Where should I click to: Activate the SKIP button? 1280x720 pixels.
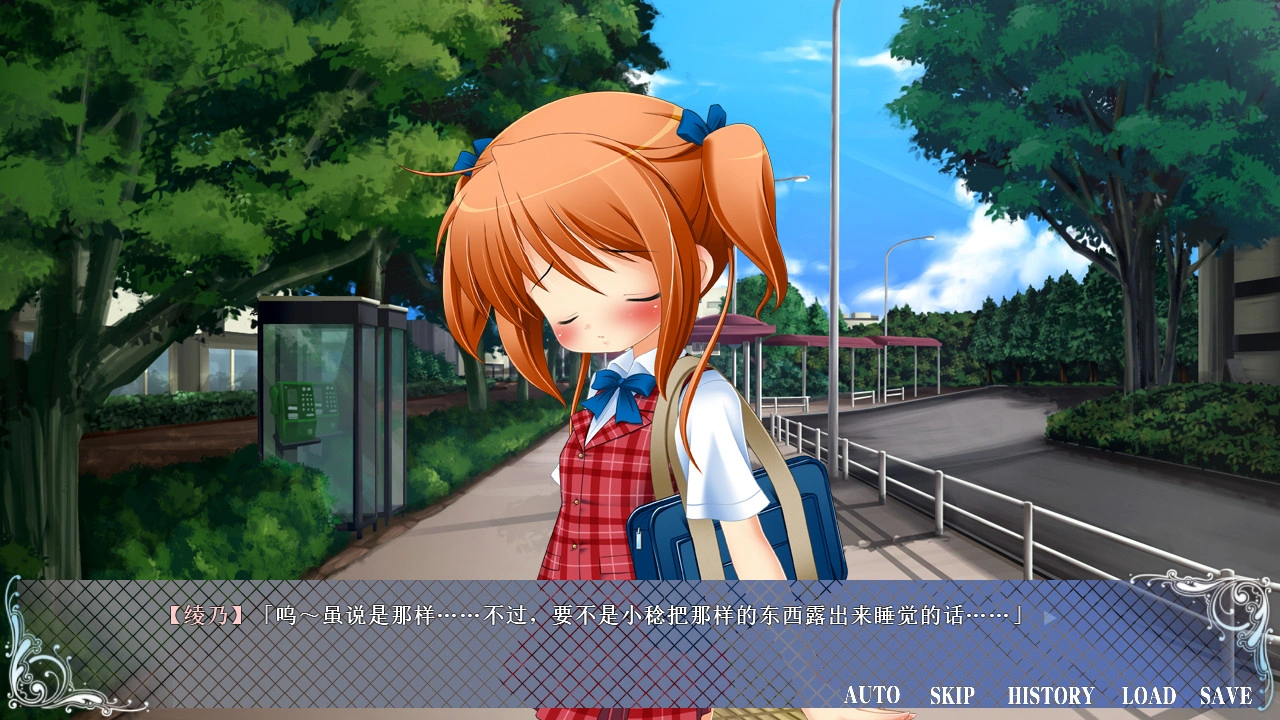[x=952, y=695]
